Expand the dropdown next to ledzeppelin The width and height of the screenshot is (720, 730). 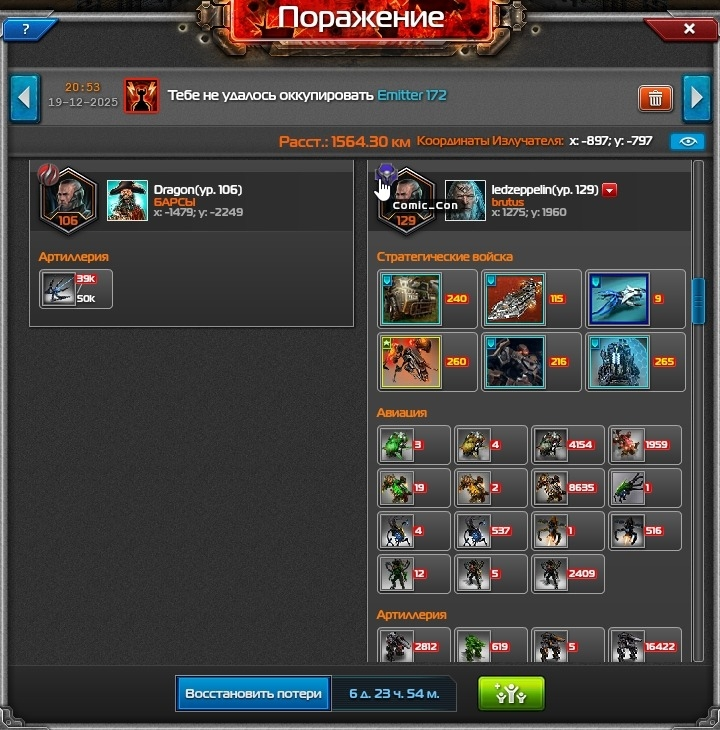coord(609,190)
